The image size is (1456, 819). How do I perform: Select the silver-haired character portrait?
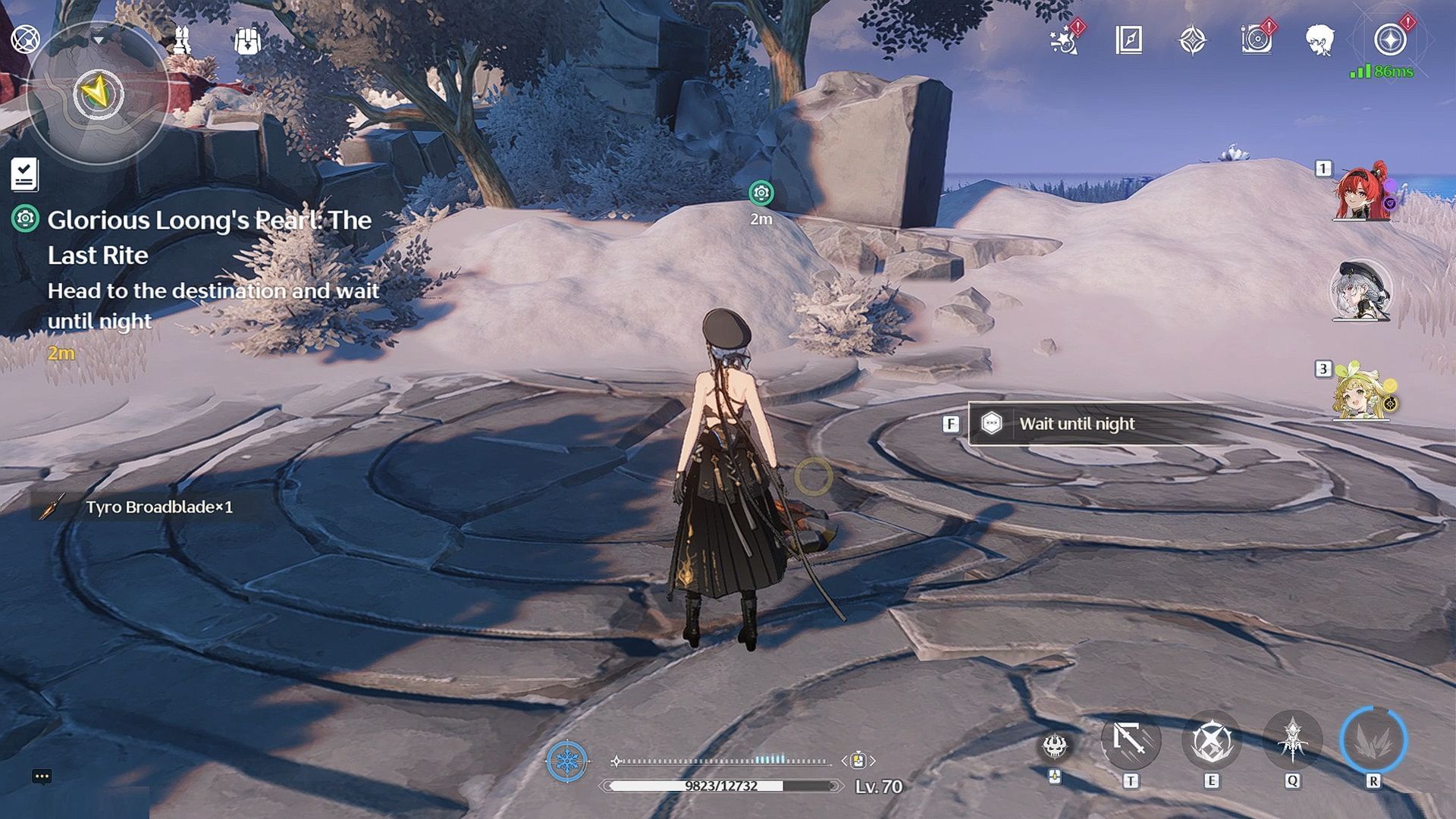tap(1361, 291)
